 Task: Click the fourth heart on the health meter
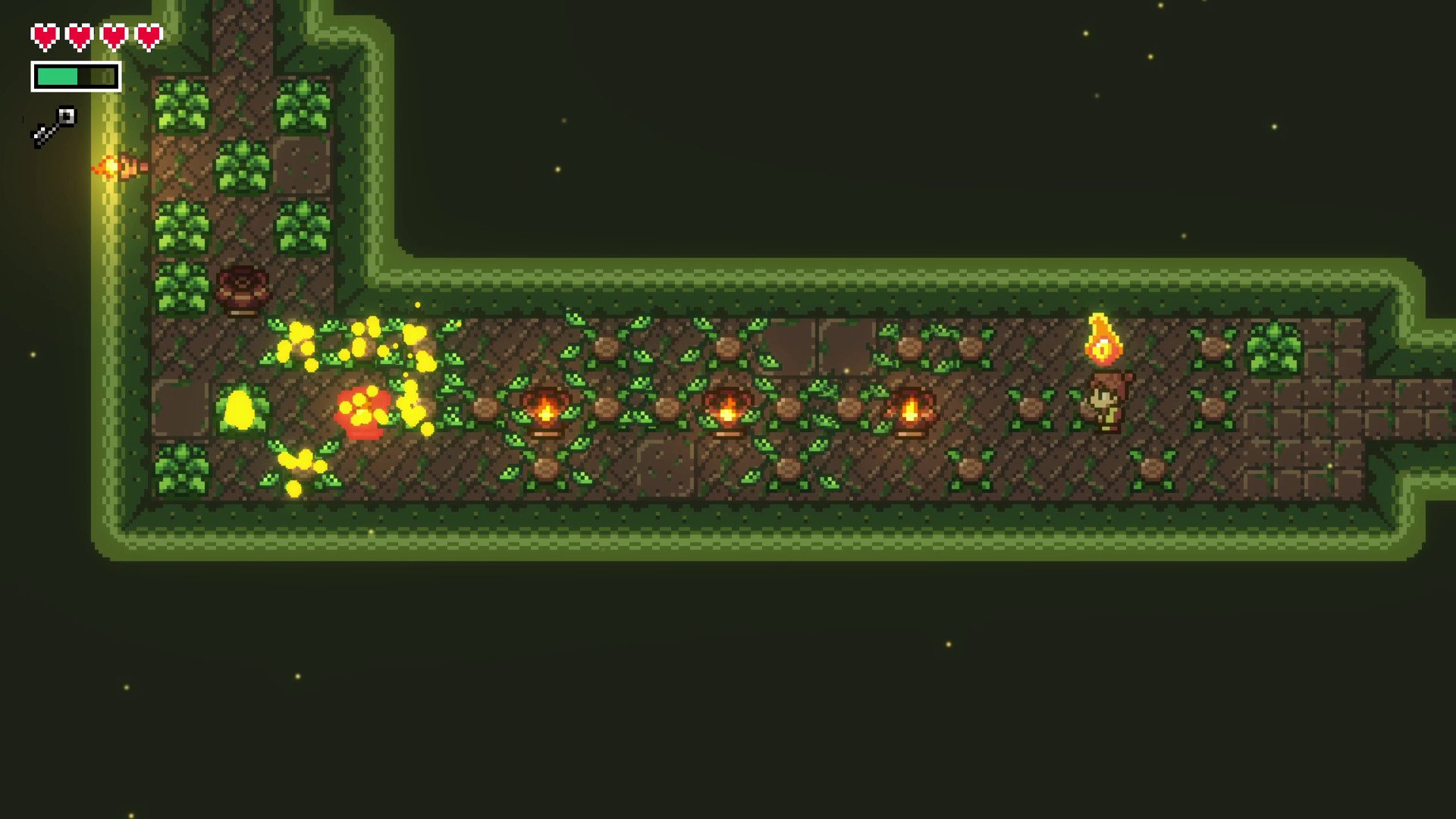point(146,36)
